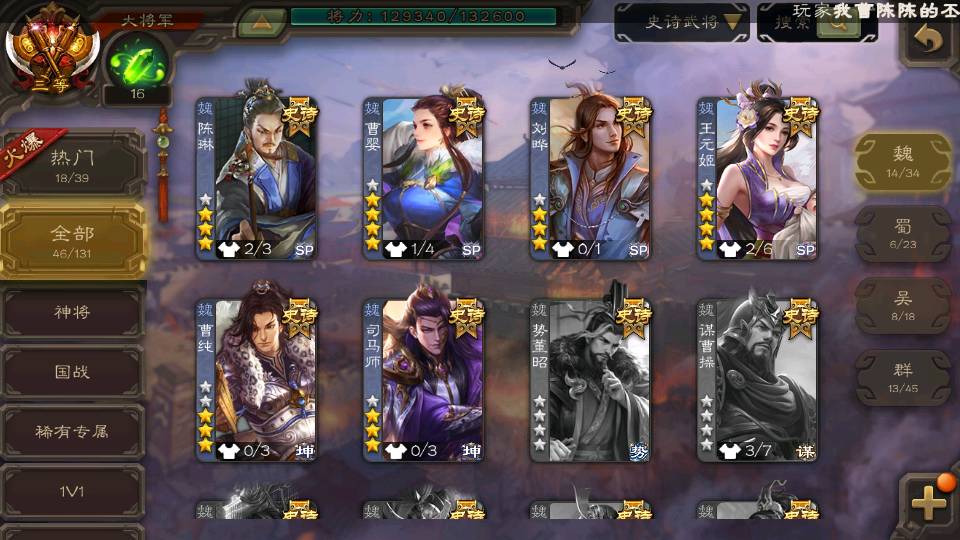The width and height of the screenshot is (960, 540).
Task: Open the 史诗武将 rarity dropdown
Action: click(682, 22)
